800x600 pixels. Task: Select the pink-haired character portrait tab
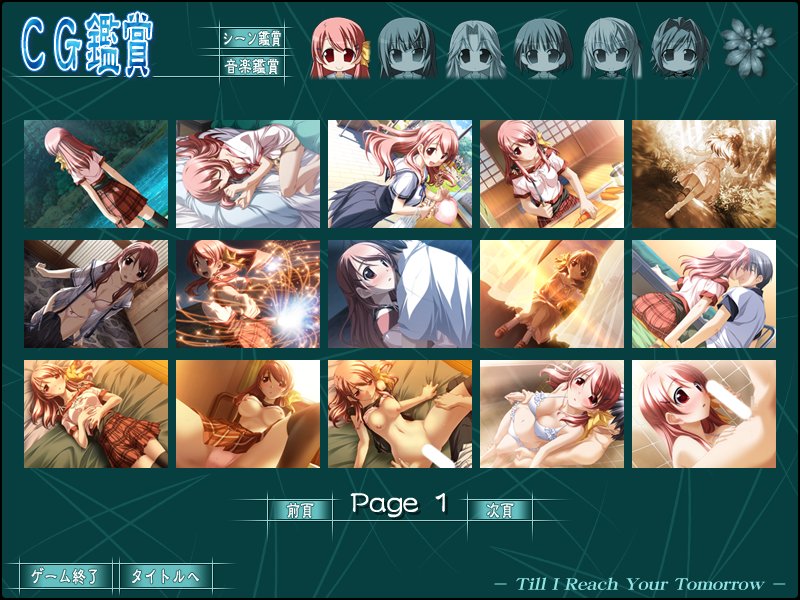pyautogui.click(x=341, y=47)
